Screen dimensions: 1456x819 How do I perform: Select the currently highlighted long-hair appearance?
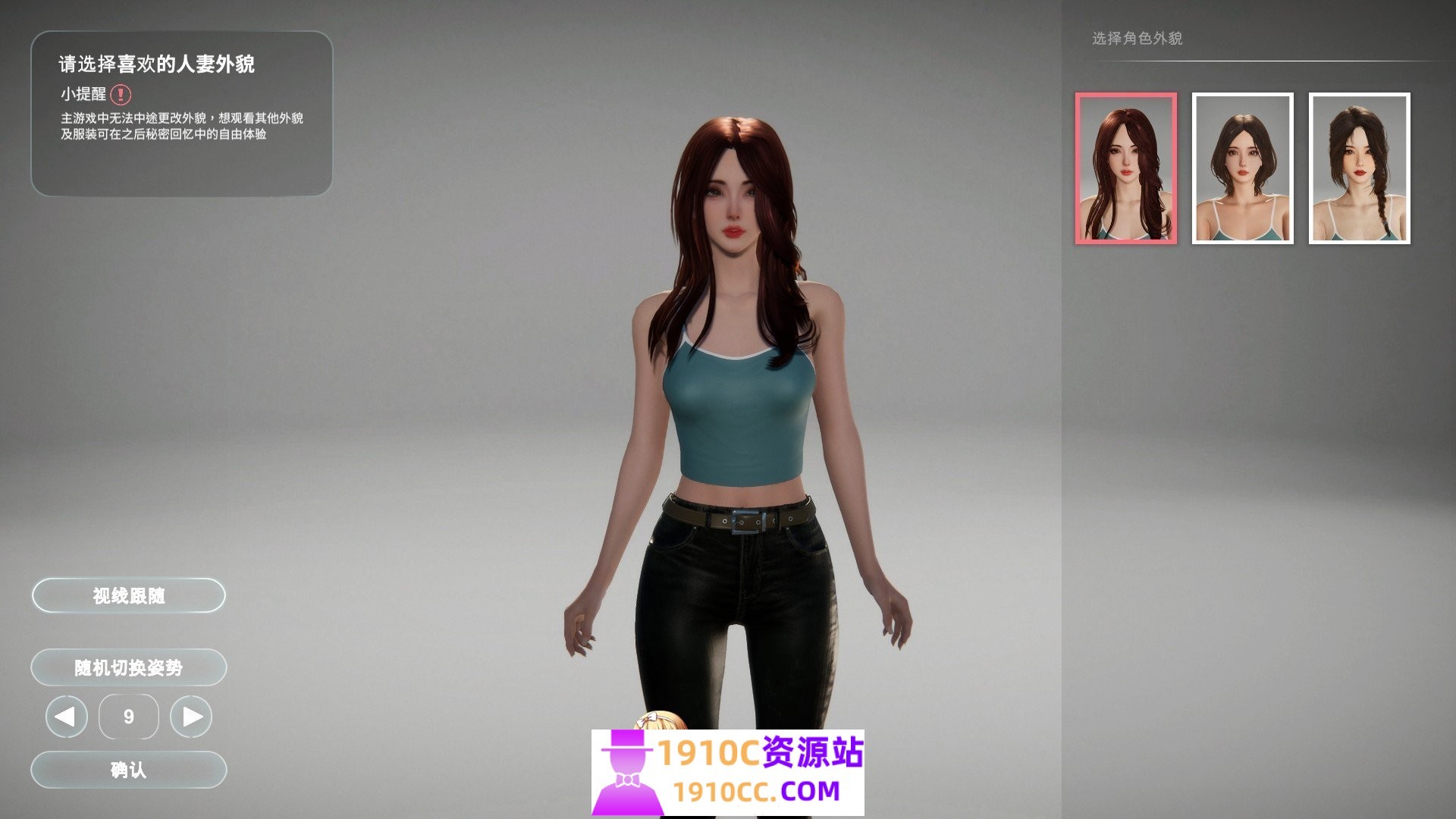pyautogui.click(x=1125, y=168)
